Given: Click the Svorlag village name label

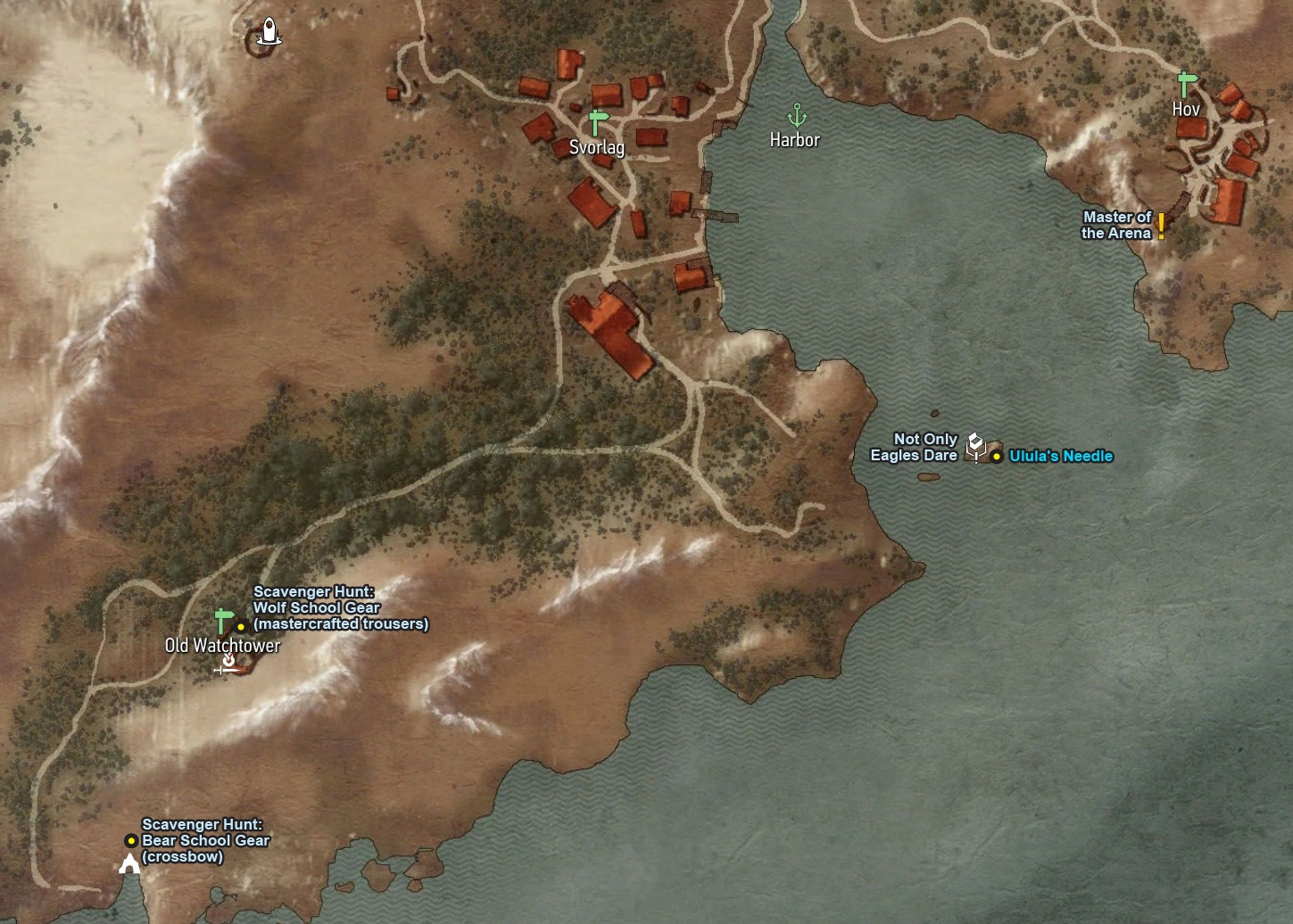Looking at the screenshot, I should coord(598,147).
